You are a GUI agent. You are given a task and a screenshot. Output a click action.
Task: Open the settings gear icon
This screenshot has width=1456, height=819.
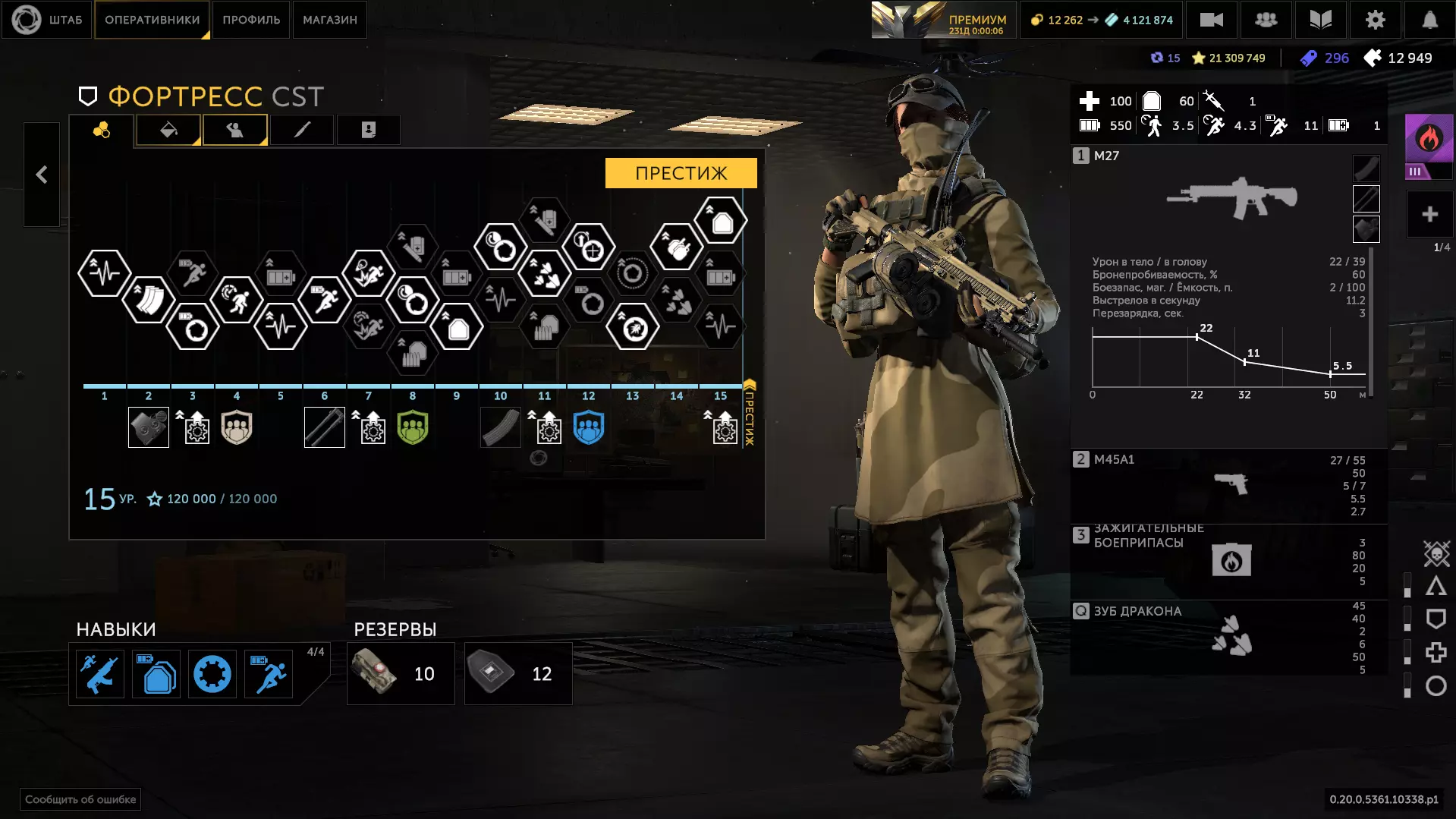pyautogui.click(x=1375, y=20)
